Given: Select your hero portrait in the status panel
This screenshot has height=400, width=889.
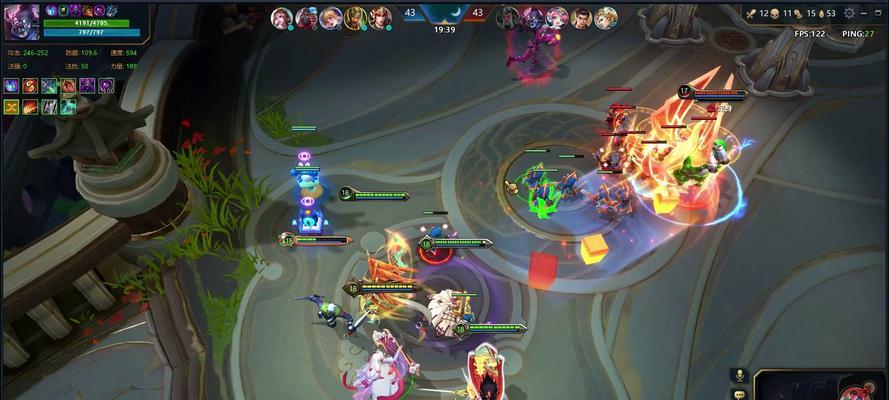Looking at the screenshot, I should pos(19,22).
